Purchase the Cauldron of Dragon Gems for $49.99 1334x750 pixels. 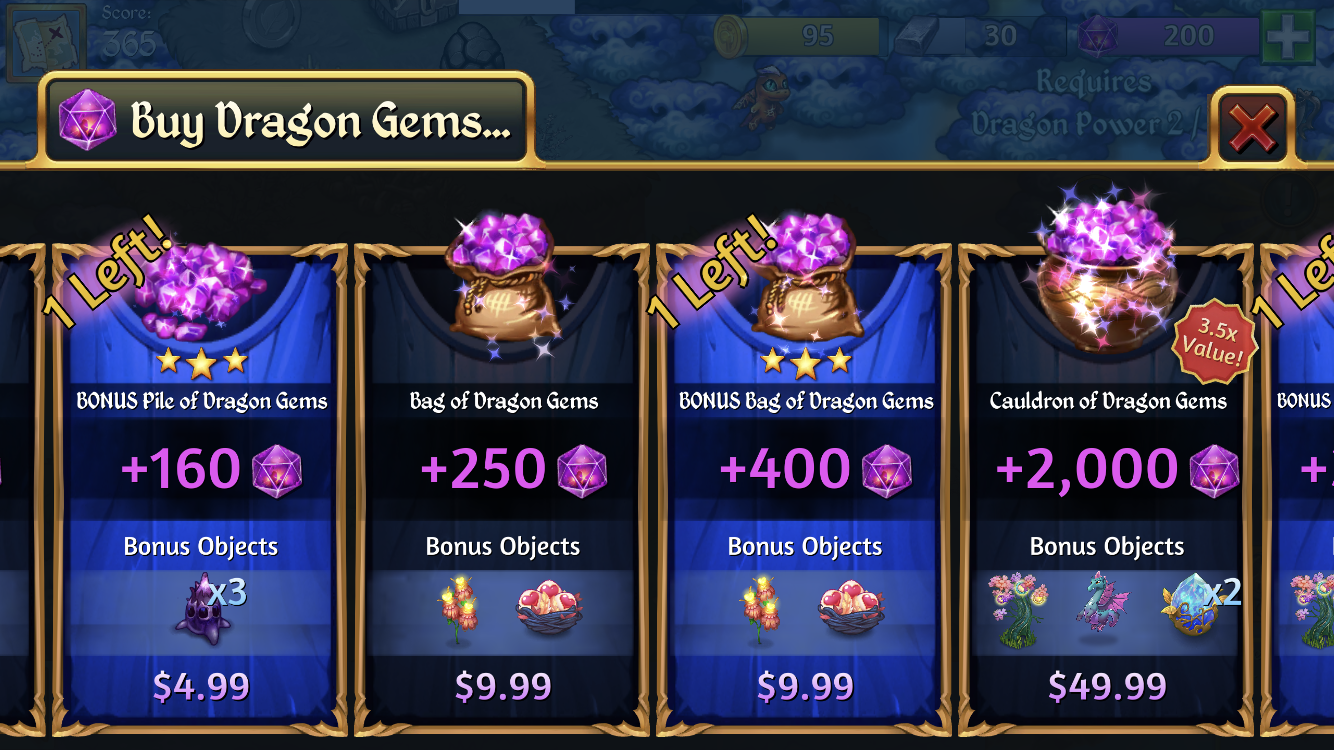tap(1105, 686)
